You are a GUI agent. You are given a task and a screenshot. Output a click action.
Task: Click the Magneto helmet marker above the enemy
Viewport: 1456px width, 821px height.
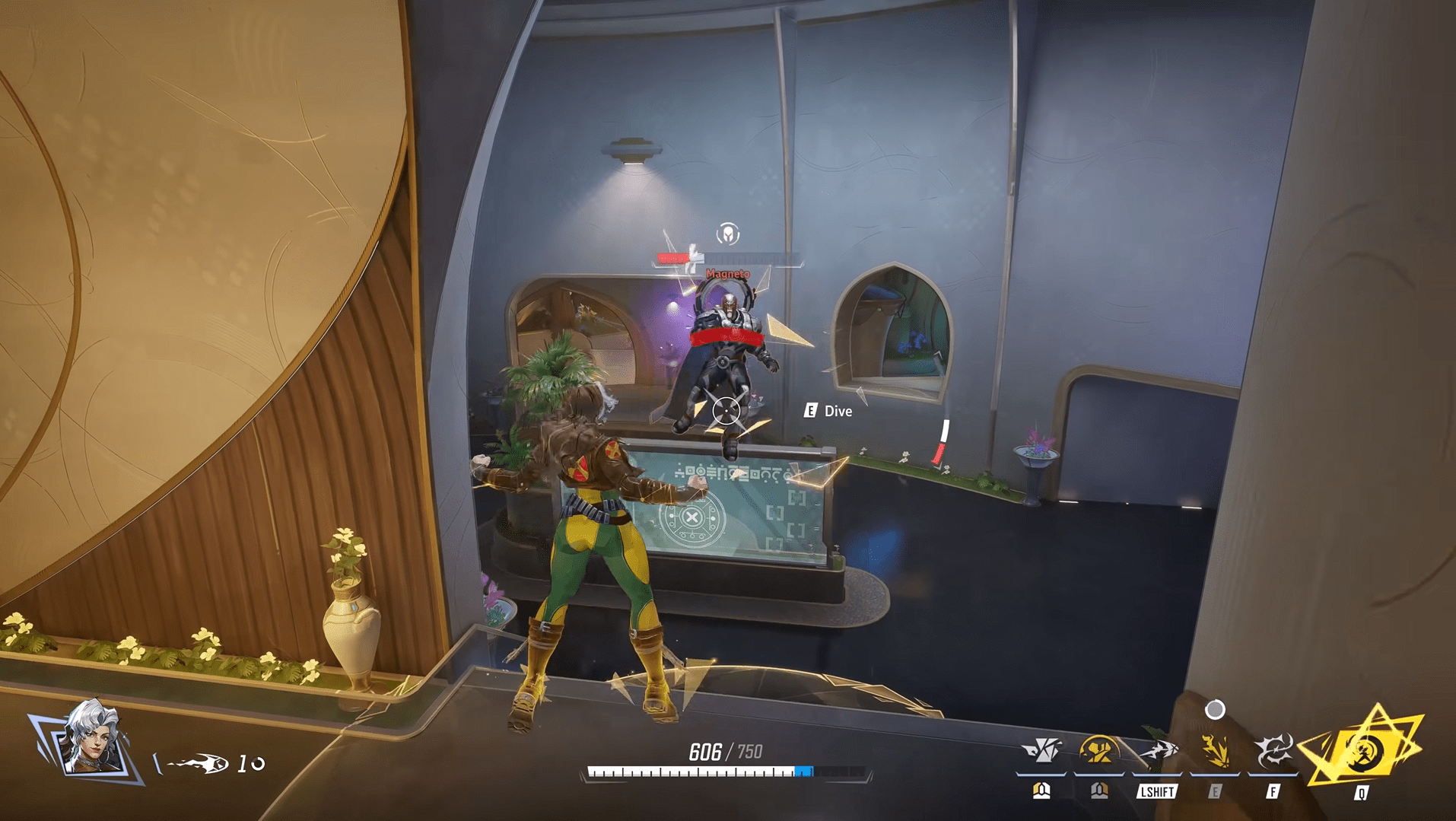coord(728,234)
